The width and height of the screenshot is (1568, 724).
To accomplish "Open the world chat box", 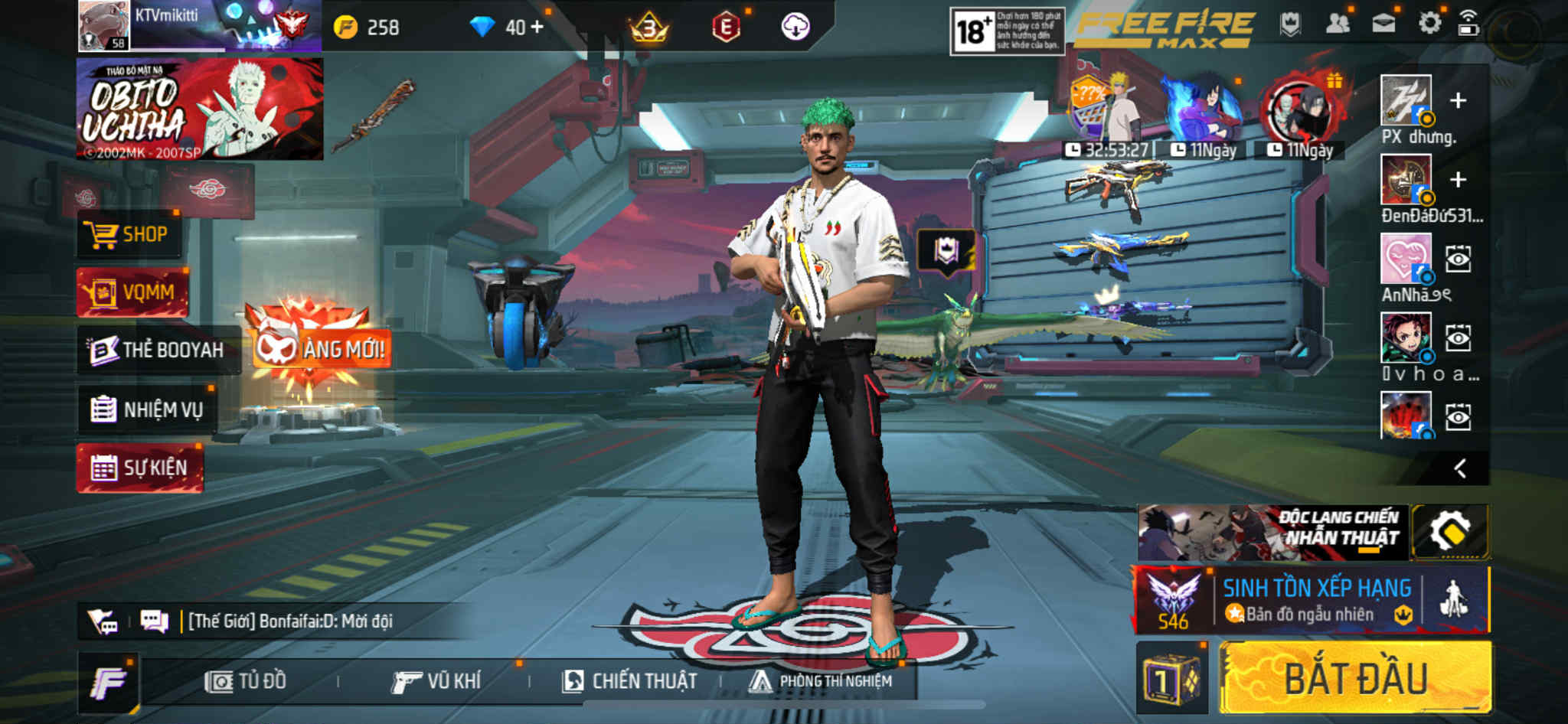I will [289, 621].
